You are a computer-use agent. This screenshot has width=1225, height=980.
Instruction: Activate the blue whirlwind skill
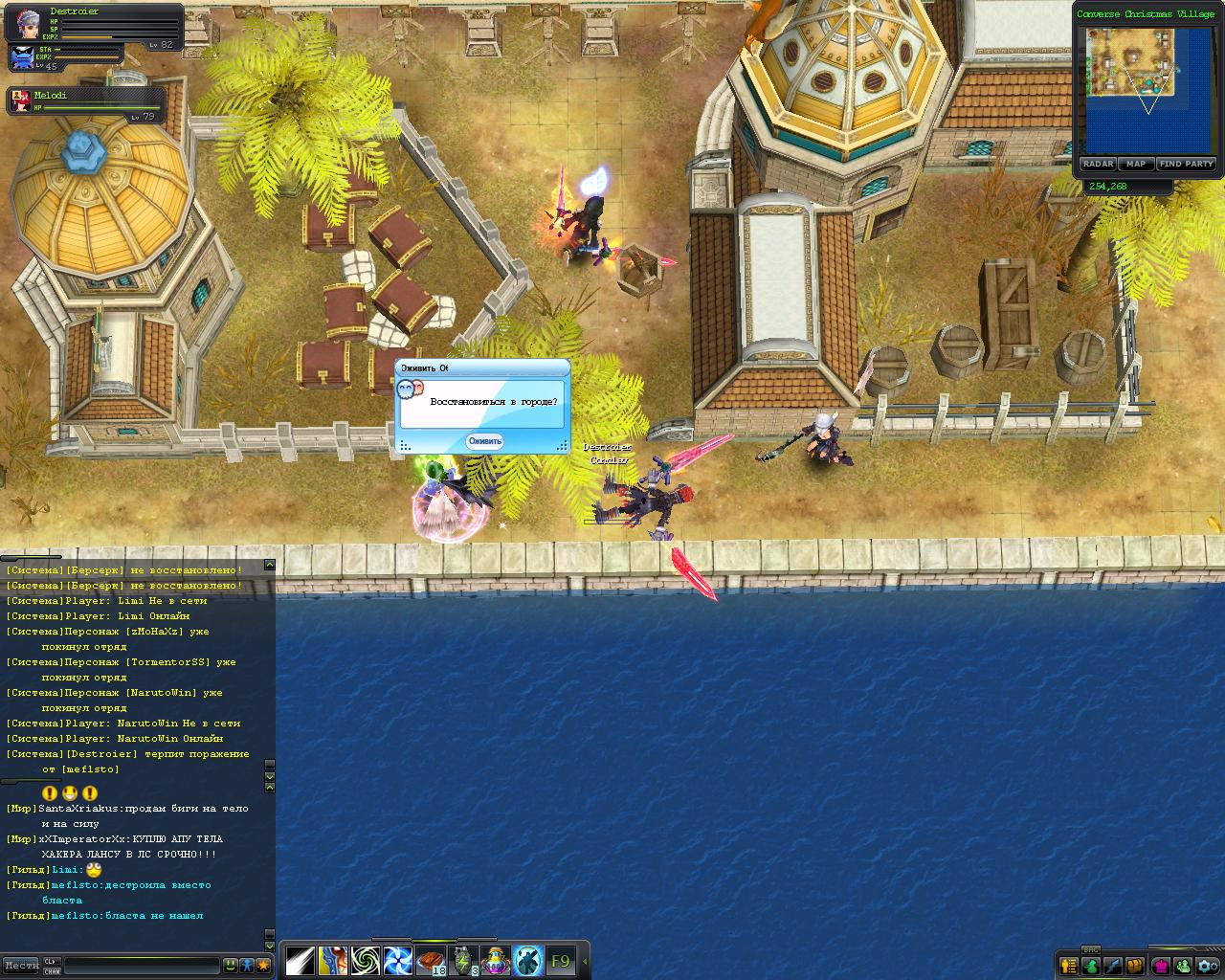(397, 960)
